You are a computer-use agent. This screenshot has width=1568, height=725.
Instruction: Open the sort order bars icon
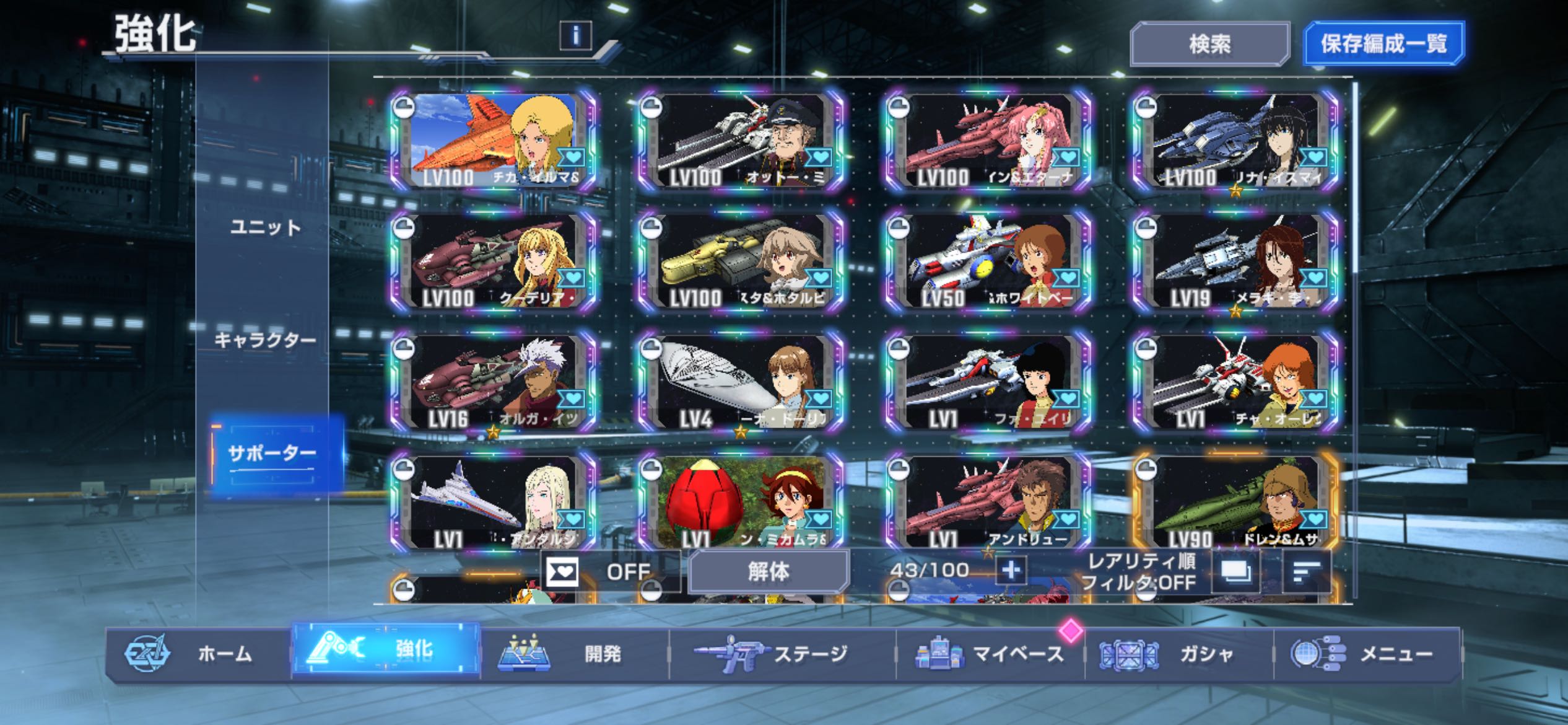[x=1306, y=571]
